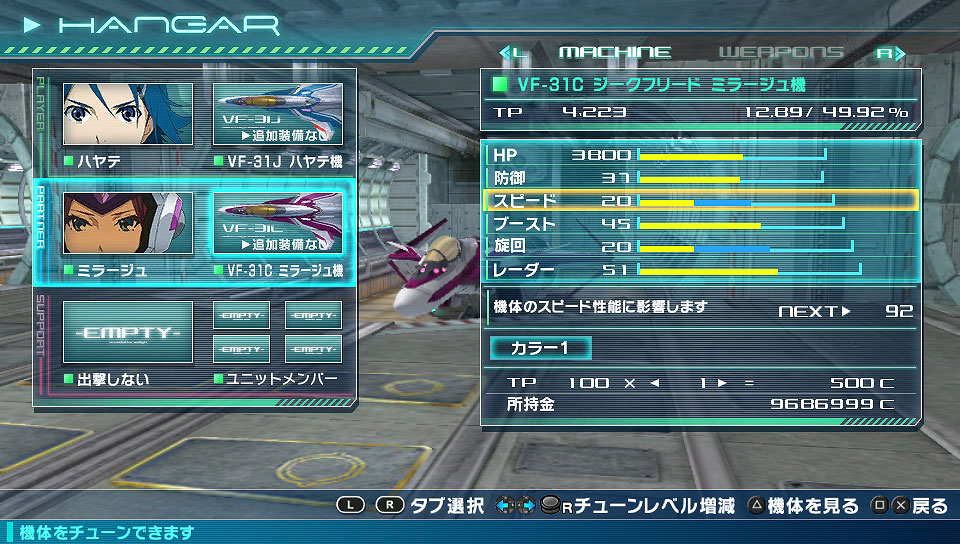
Task: Select the 防御 defense stat row
Action: [700, 178]
